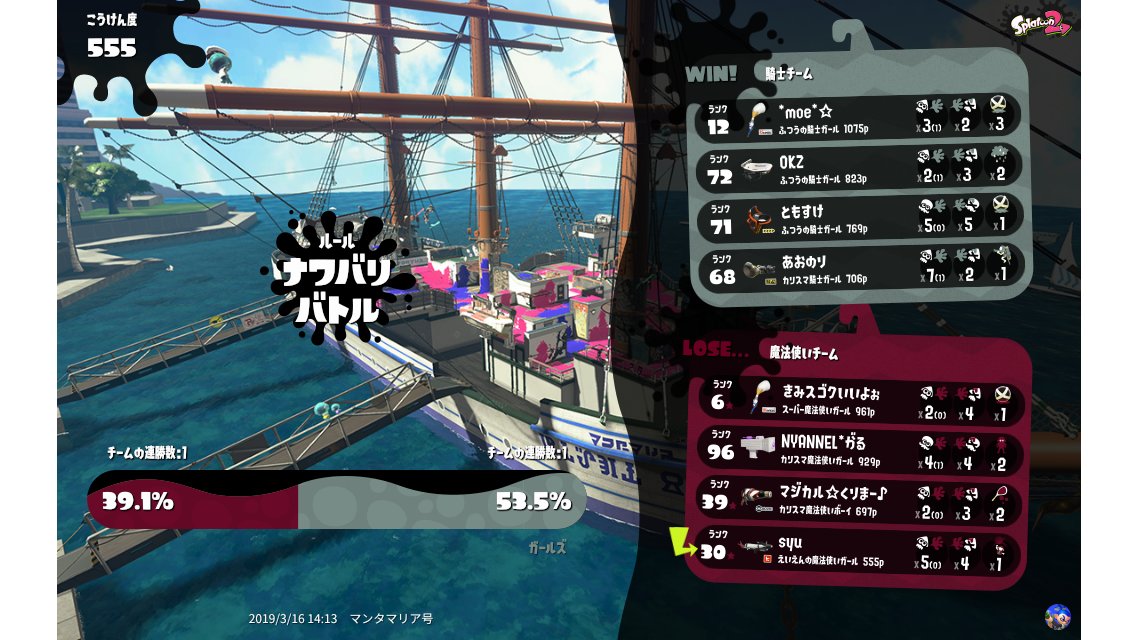Click the NYANNEL*ガる player row
Screen dimensions: 1138x640
click(x=858, y=451)
